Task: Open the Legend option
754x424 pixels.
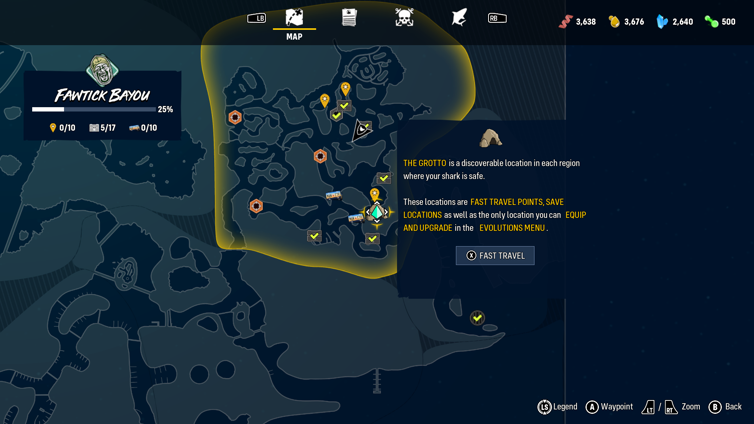Action: pyautogui.click(x=557, y=407)
